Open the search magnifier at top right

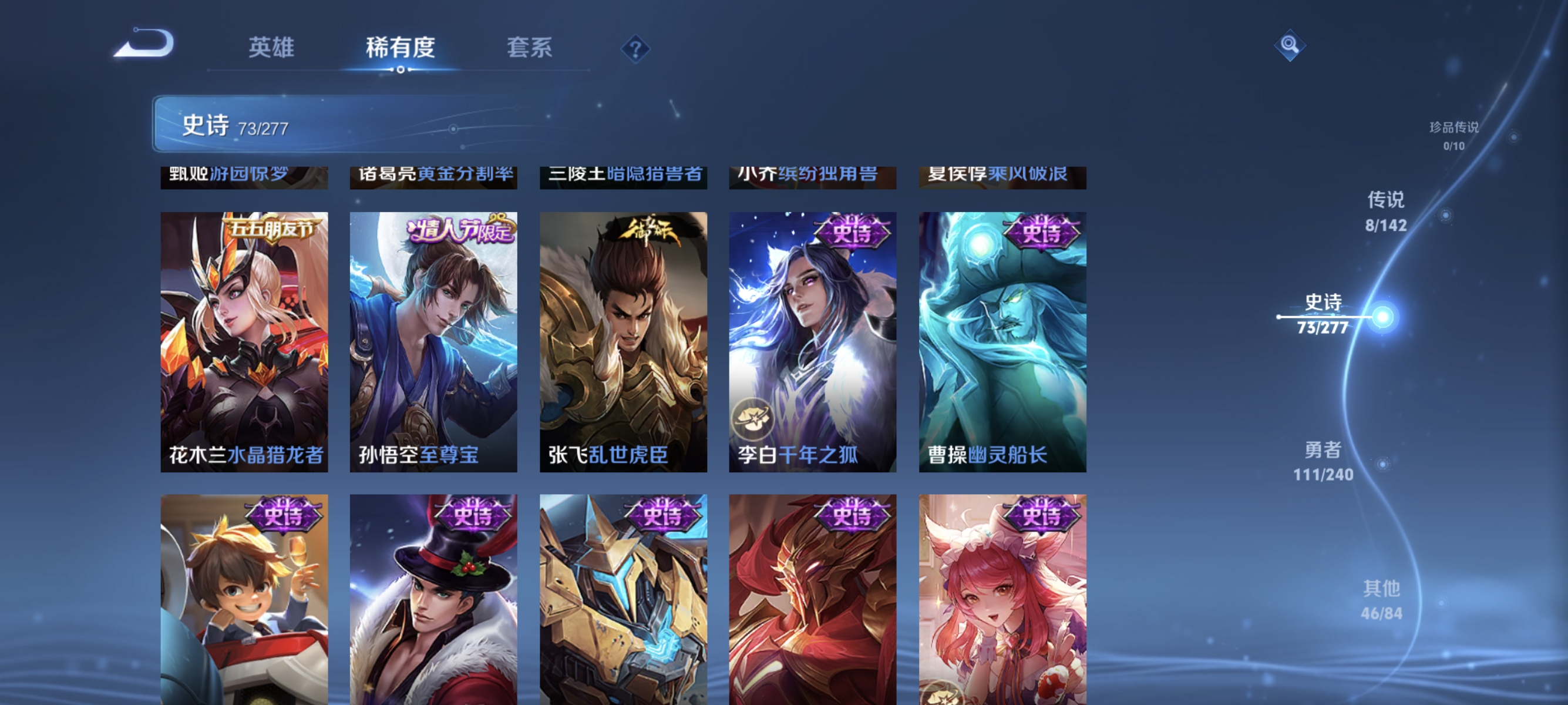pos(1290,45)
